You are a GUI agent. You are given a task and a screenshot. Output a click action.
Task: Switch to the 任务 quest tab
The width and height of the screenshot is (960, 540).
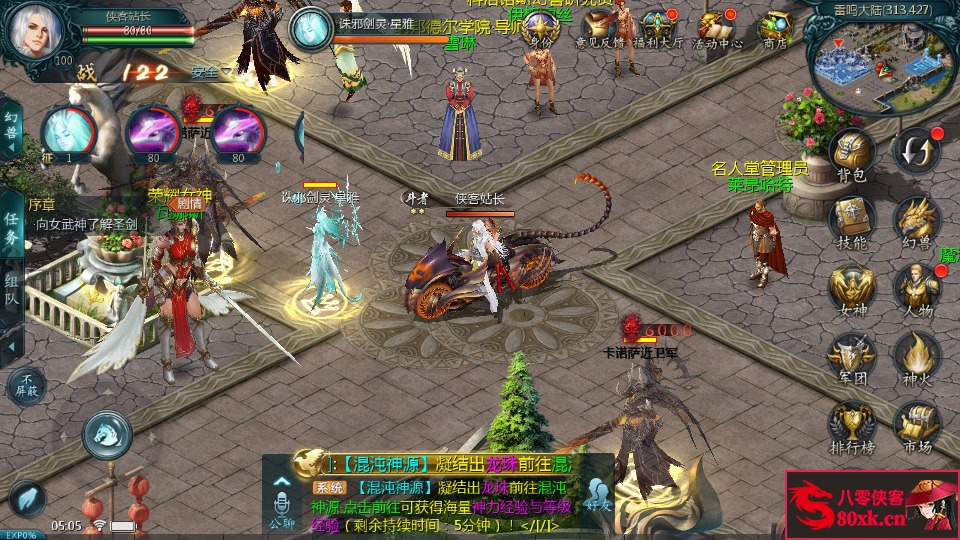coord(11,232)
